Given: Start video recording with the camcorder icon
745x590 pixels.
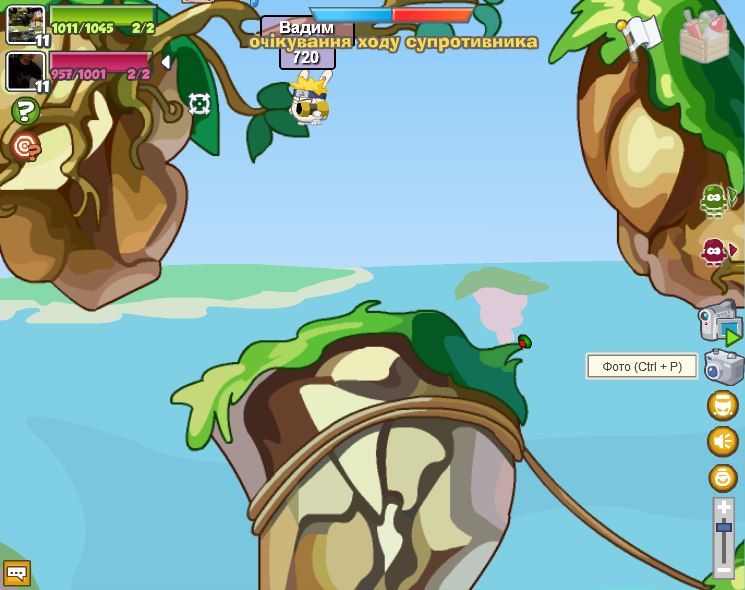Looking at the screenshot, I should tap(719, 324).
